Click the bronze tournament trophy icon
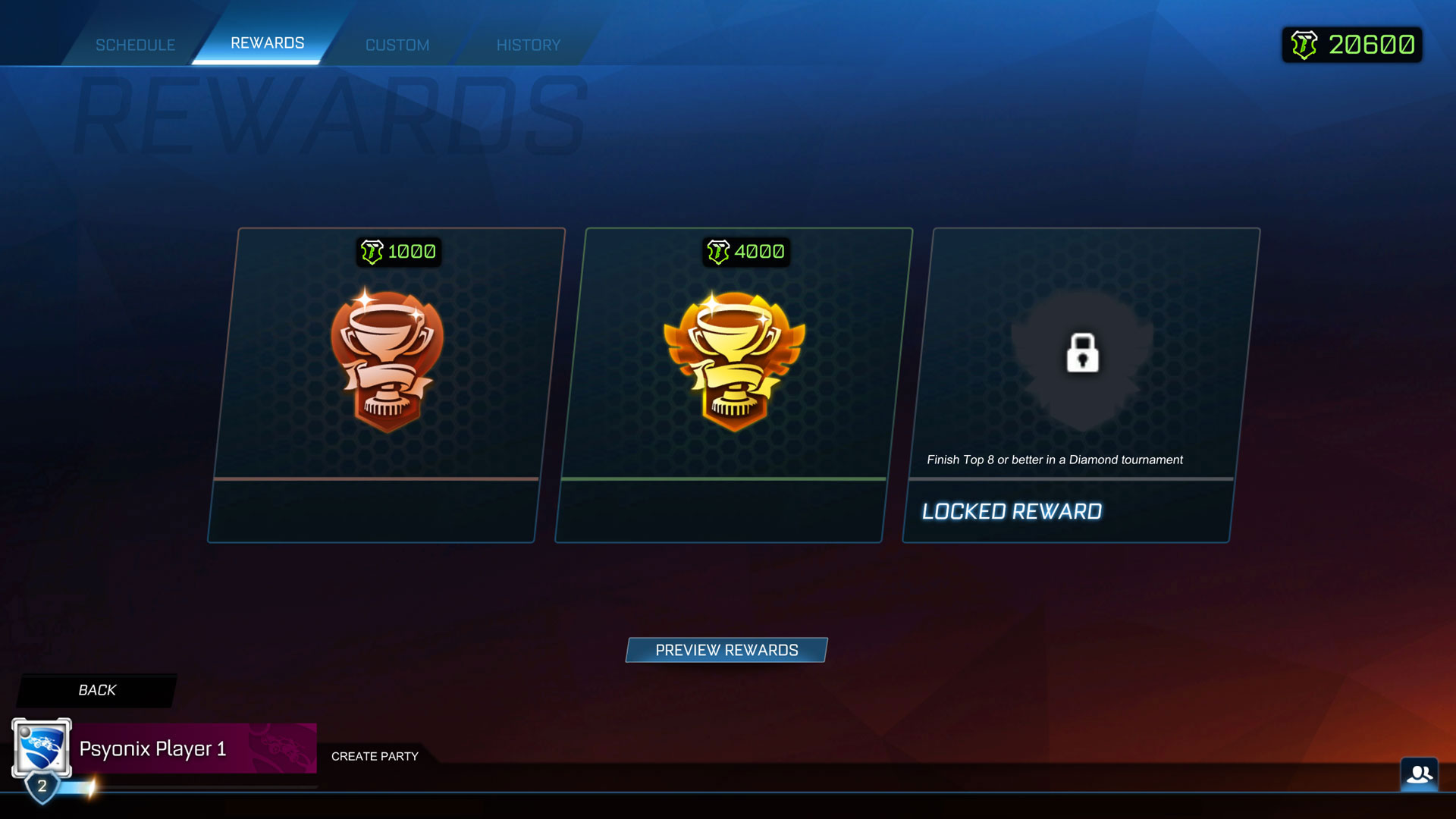Viewport: 1456px width, 819px height. (x=387, y=356)
